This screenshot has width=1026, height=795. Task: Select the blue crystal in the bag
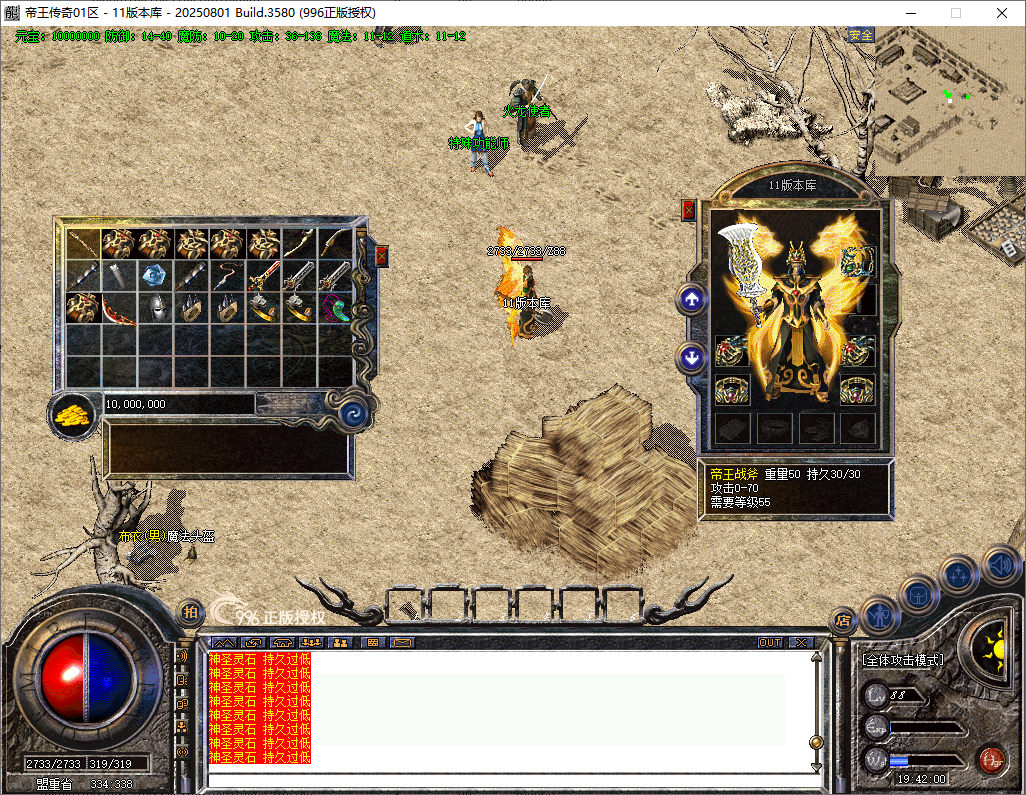pyautogui.click(x=155, y=275)
